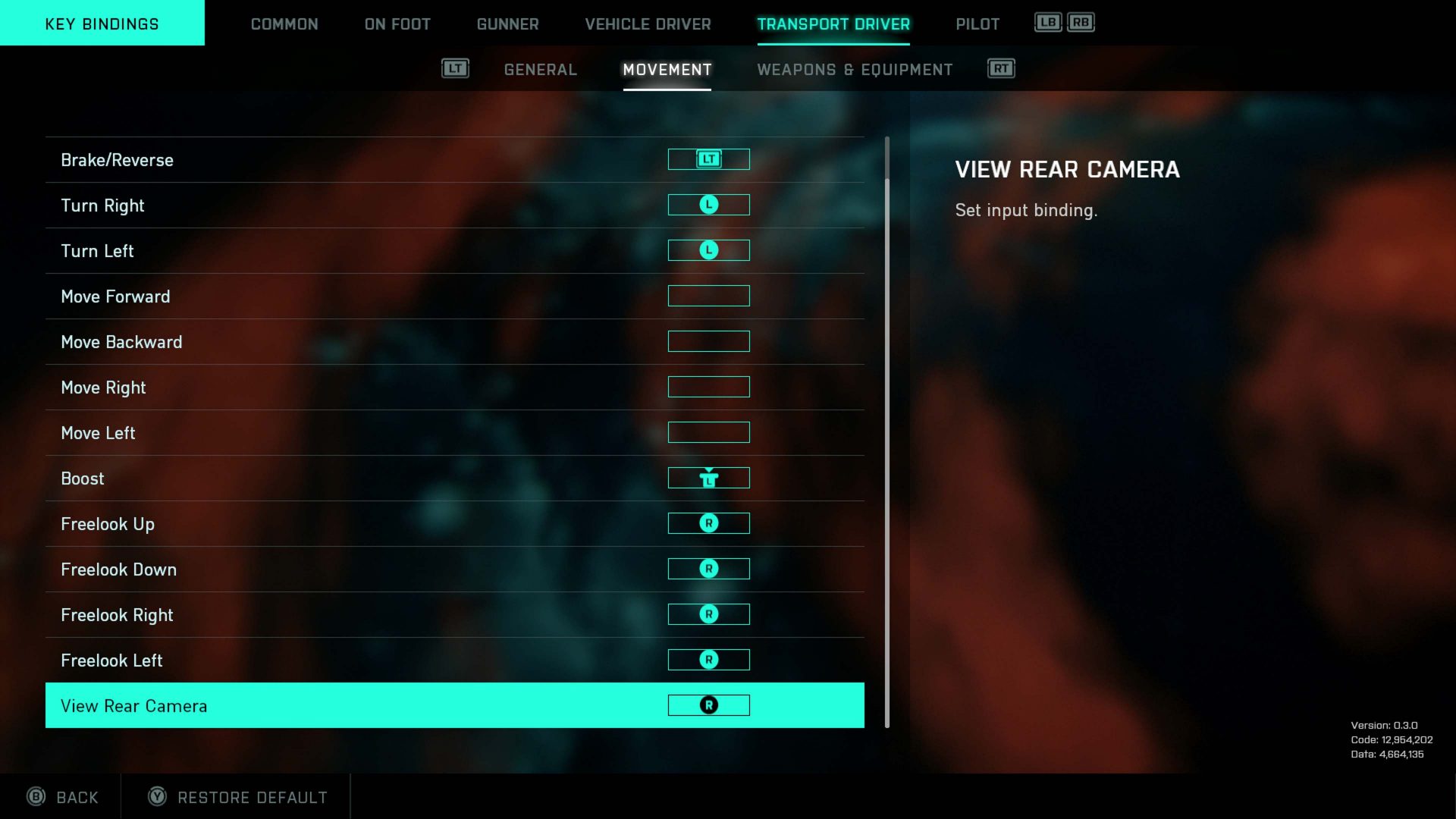Click the RT trigger icon beside Weapons & Equipment
The image size is (1456, 819).
coord(1000,67)
